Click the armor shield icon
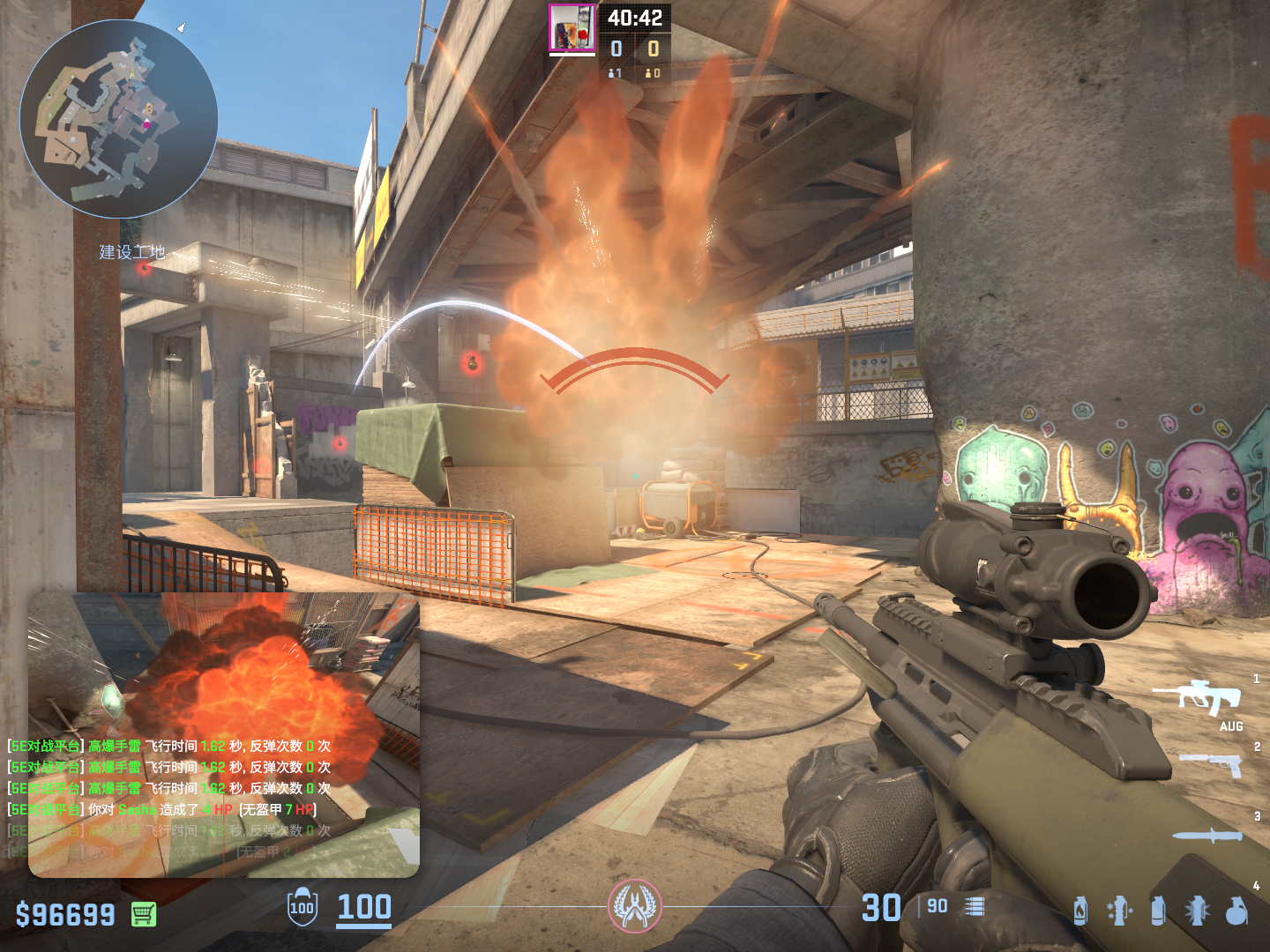 [302, 907]
